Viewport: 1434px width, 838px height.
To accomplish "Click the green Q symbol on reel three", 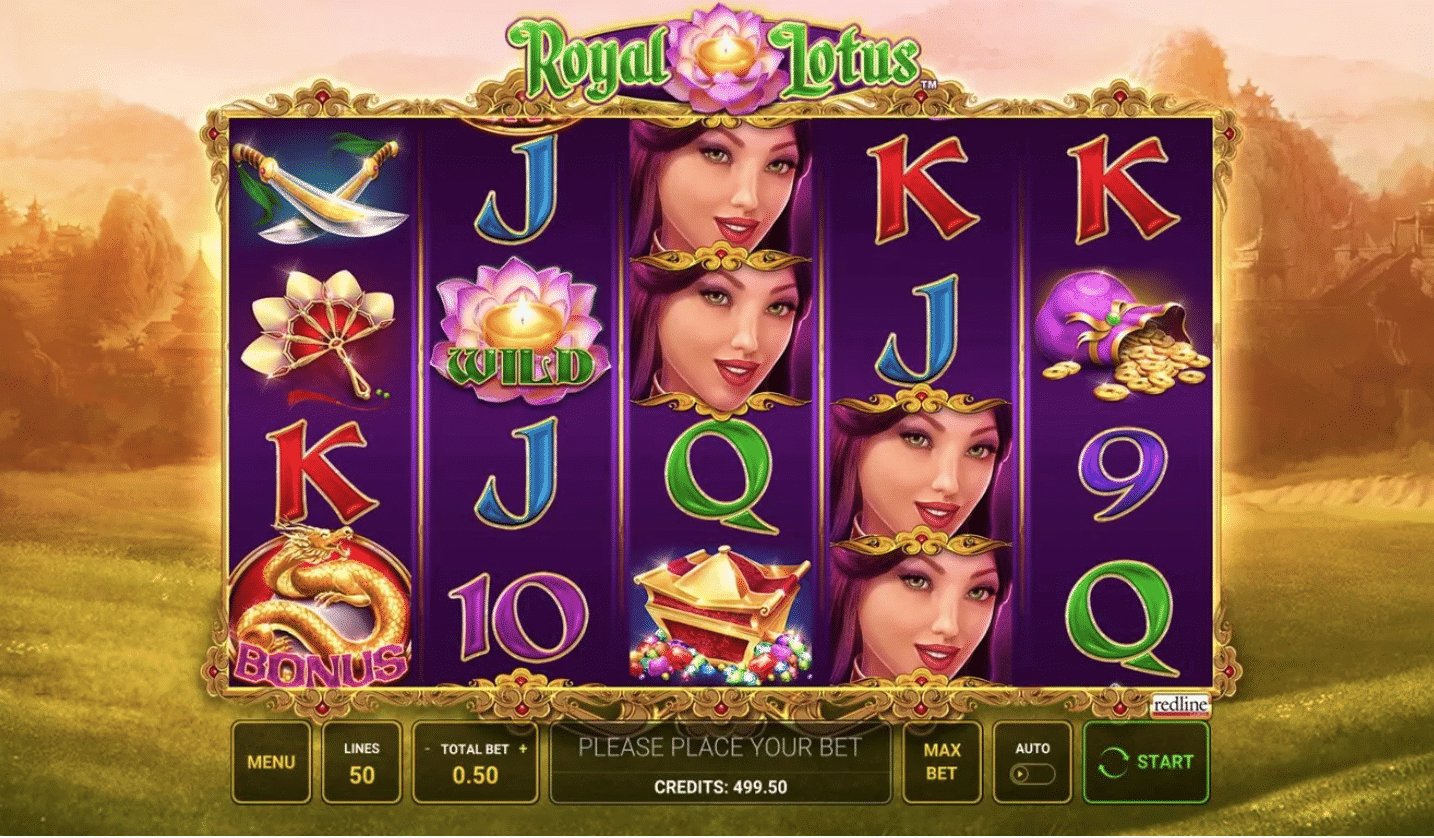I will pyautogui.click(x=719, y=475).
